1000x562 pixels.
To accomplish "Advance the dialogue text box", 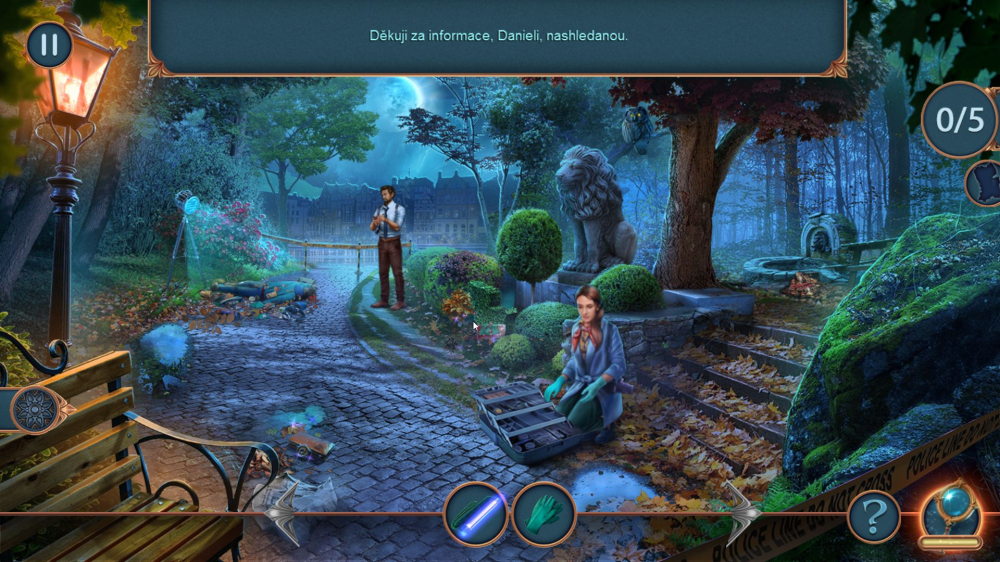I will point(498,36).
